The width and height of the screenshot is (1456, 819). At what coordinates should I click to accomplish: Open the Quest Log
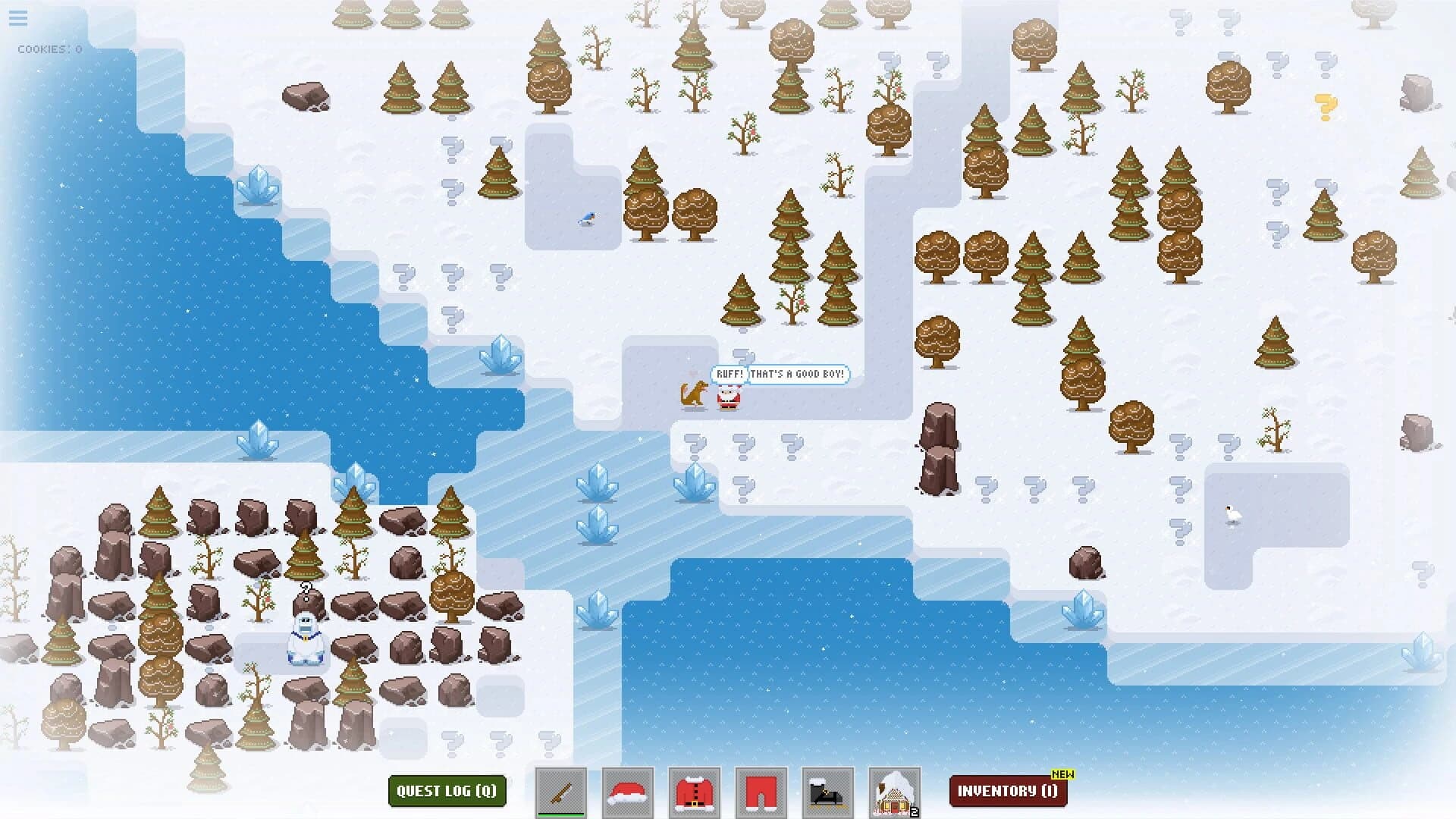pos(447,791)
